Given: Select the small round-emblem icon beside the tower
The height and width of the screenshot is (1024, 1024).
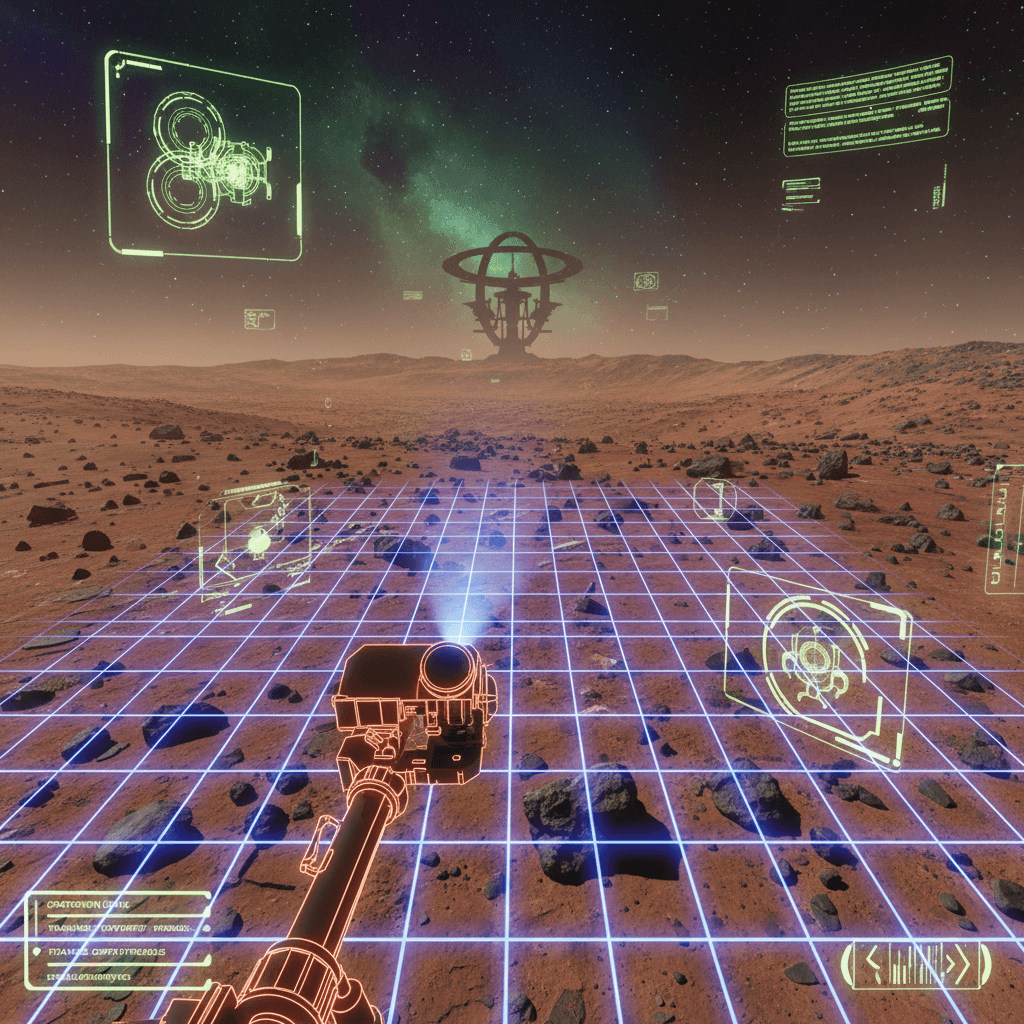Looking at the screenshot, I should click(646, 281).
